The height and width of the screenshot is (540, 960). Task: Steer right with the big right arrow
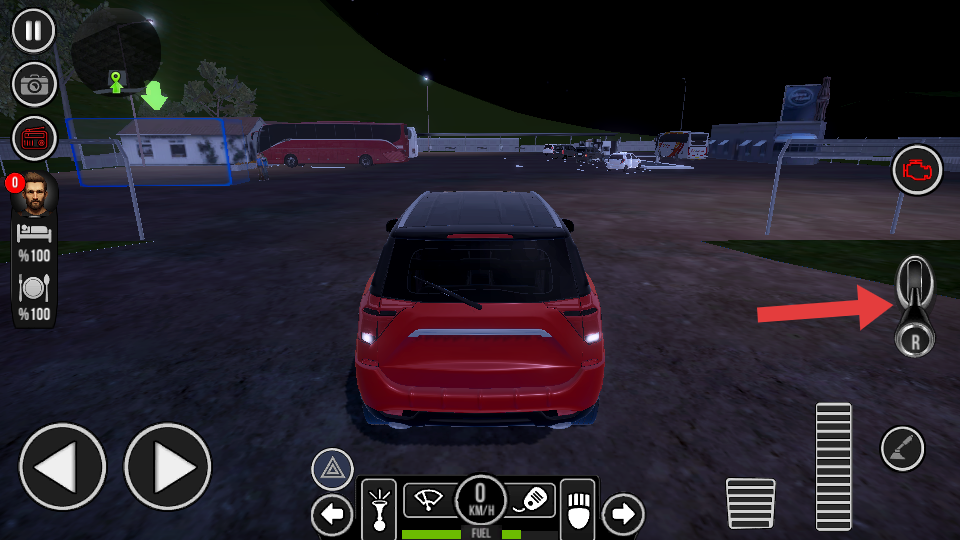(x=168, y=466)
